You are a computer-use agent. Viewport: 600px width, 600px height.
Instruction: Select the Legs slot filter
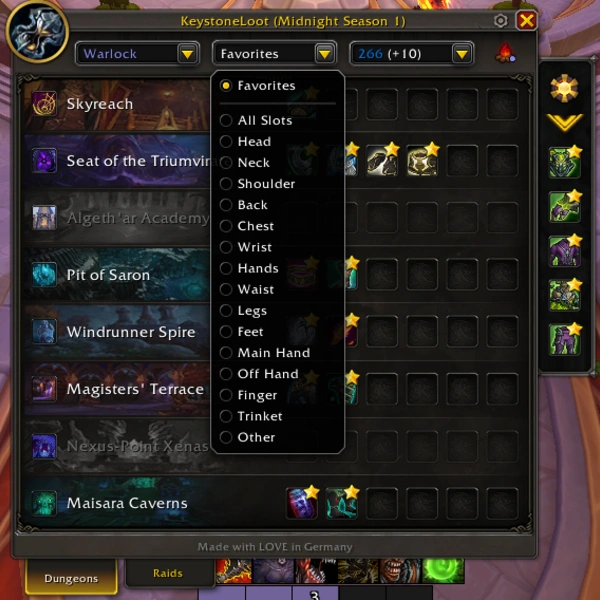[252, 311]
